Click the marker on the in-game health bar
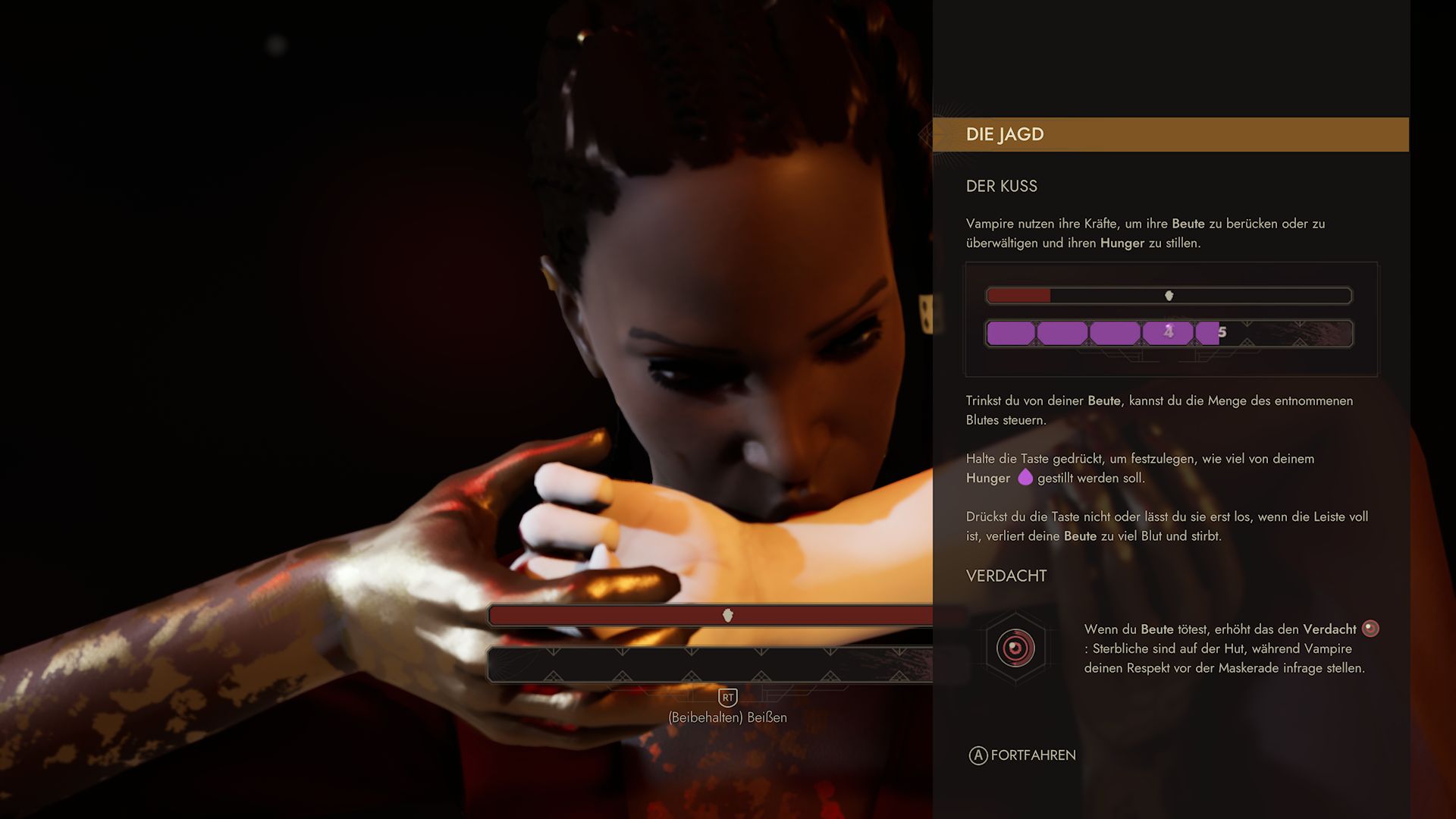1456x819 pixels. click(727, 616)
